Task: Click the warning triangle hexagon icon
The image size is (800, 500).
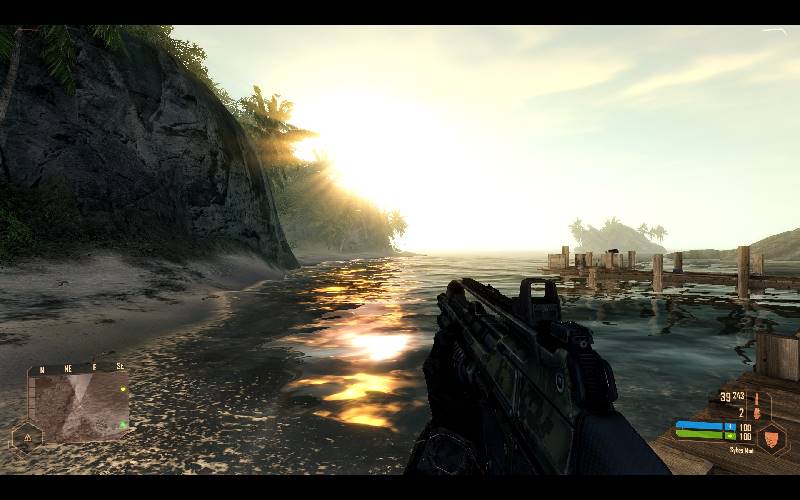Action: [25, 437]
